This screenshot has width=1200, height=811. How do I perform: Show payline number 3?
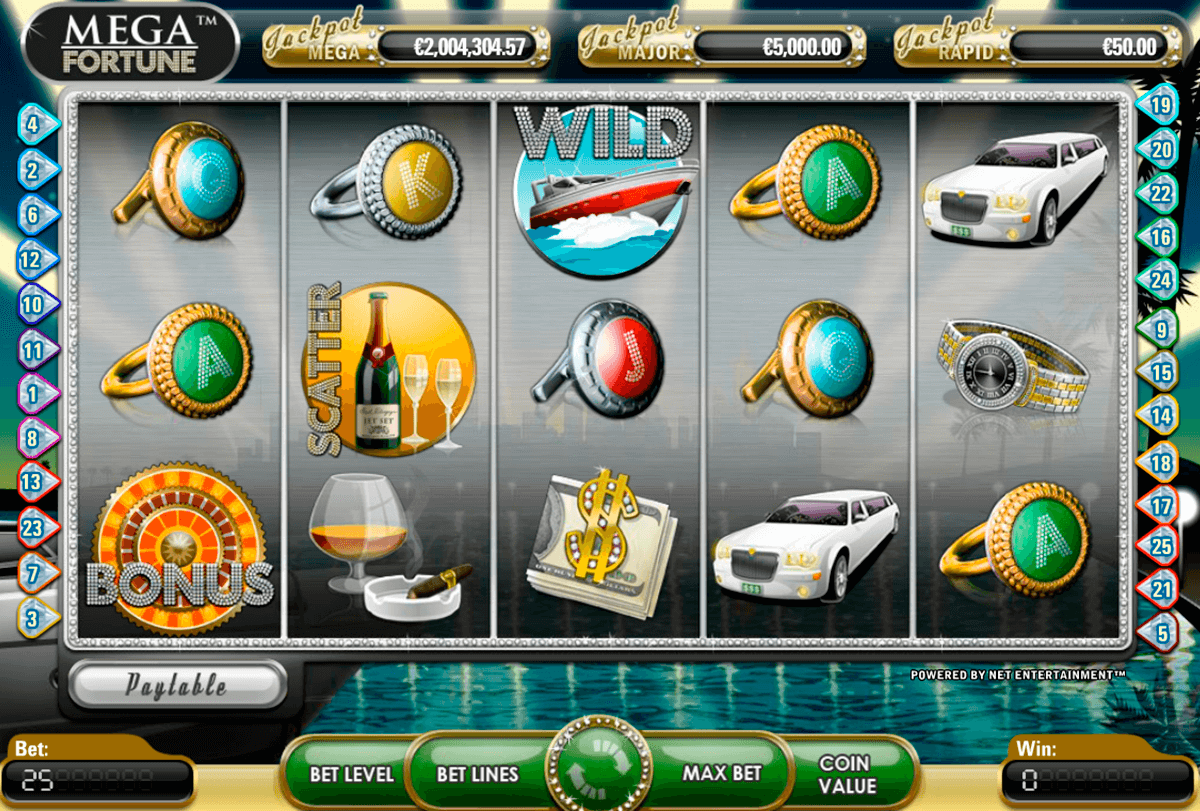[x=33, y=618]
